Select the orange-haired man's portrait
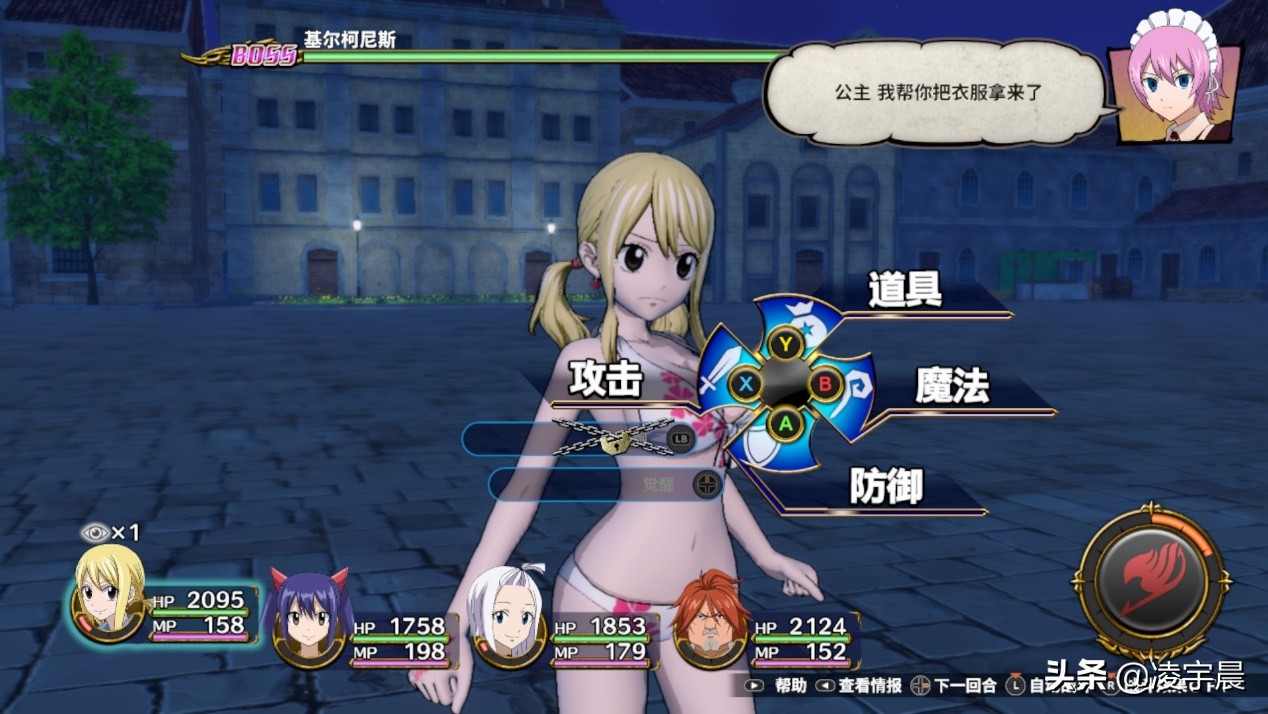Image resolution: width=1268 pixels, height=714 pixels. pyautogui.click(x=709, y=618)
